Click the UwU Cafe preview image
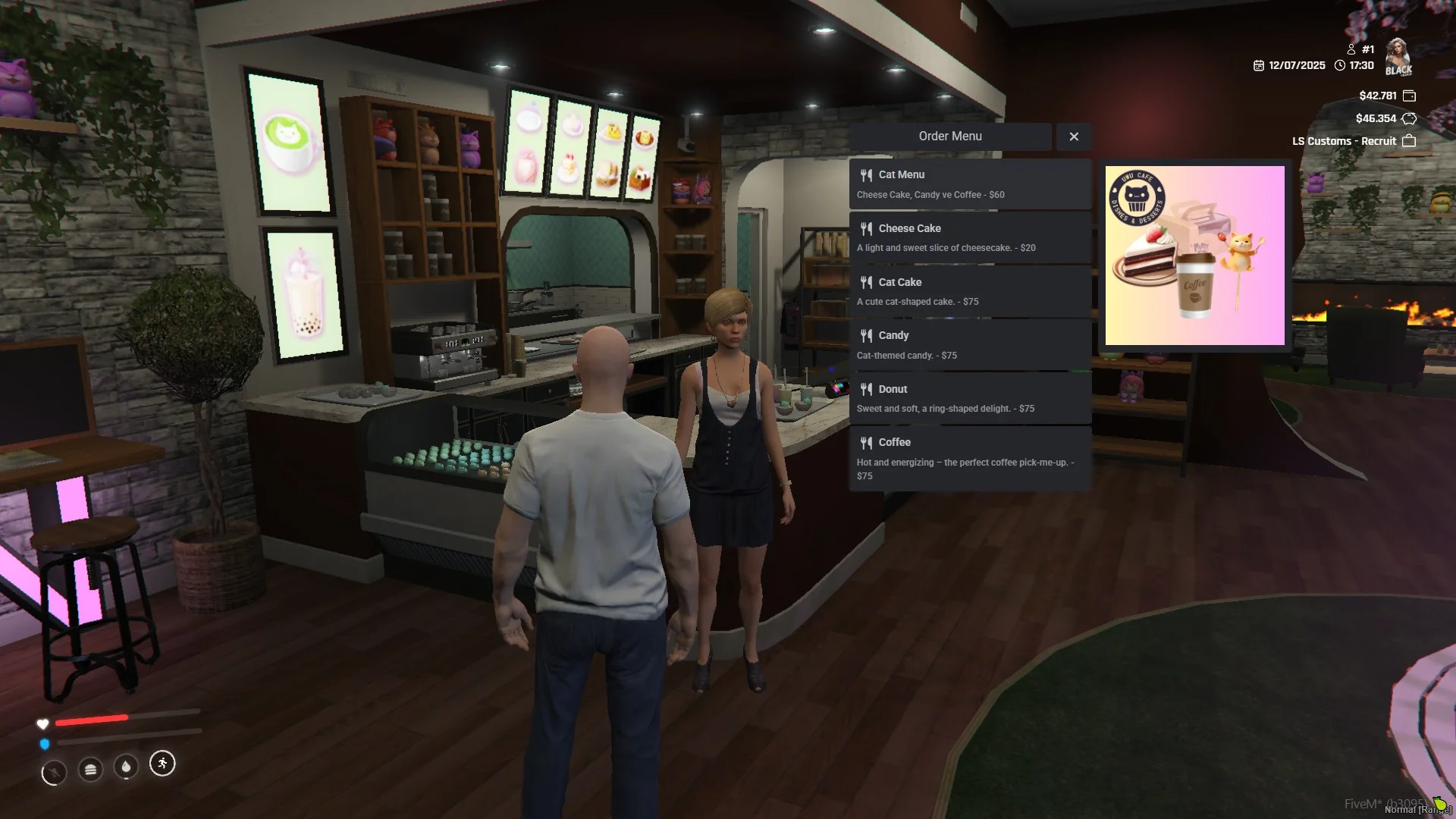 click(x=1194, y=256)
